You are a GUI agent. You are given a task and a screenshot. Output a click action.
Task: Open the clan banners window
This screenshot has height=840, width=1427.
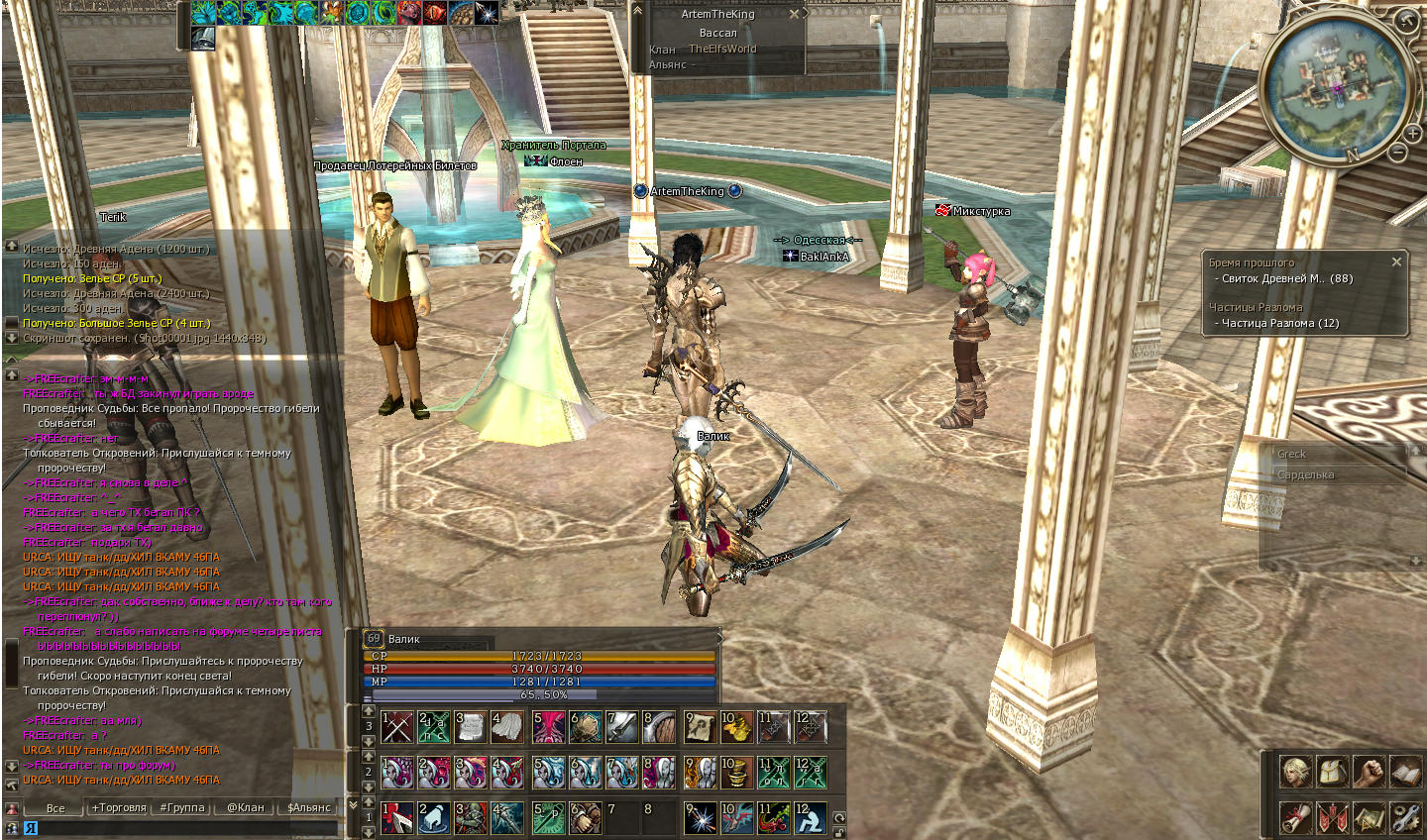coord(1332,817)
